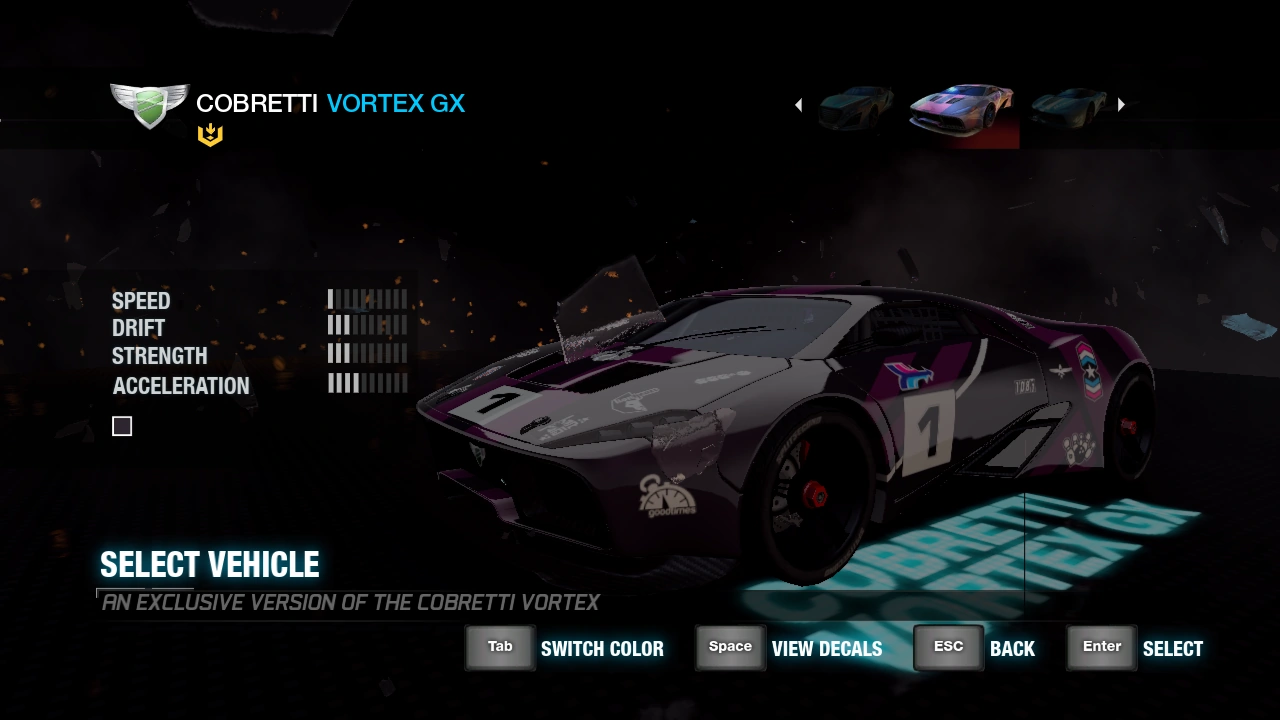The image size is (1280, 720).
Task: Click the Tab key icon for Switch Color
Action: coord(500,647)
